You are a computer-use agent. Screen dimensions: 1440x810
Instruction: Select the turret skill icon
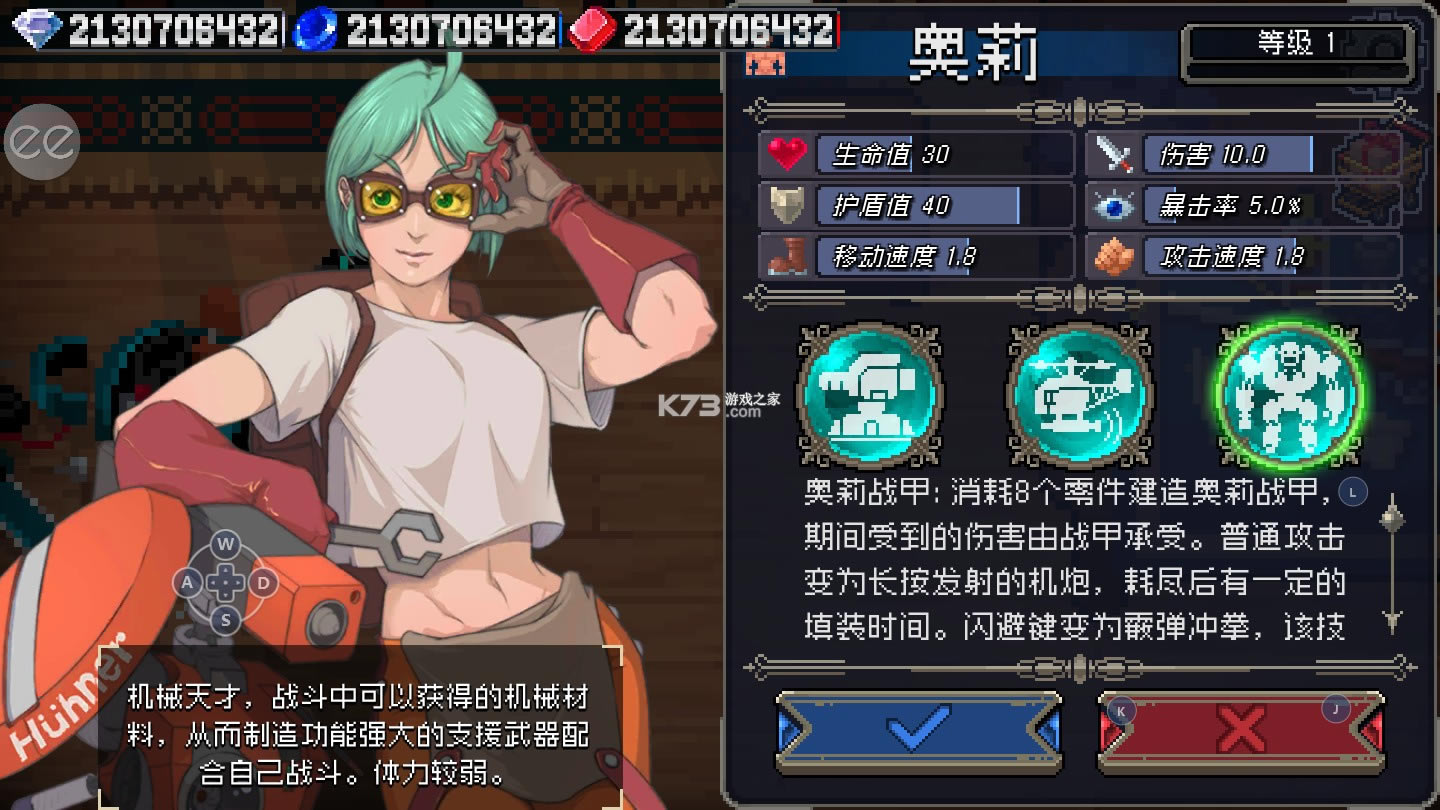point(870,396)
